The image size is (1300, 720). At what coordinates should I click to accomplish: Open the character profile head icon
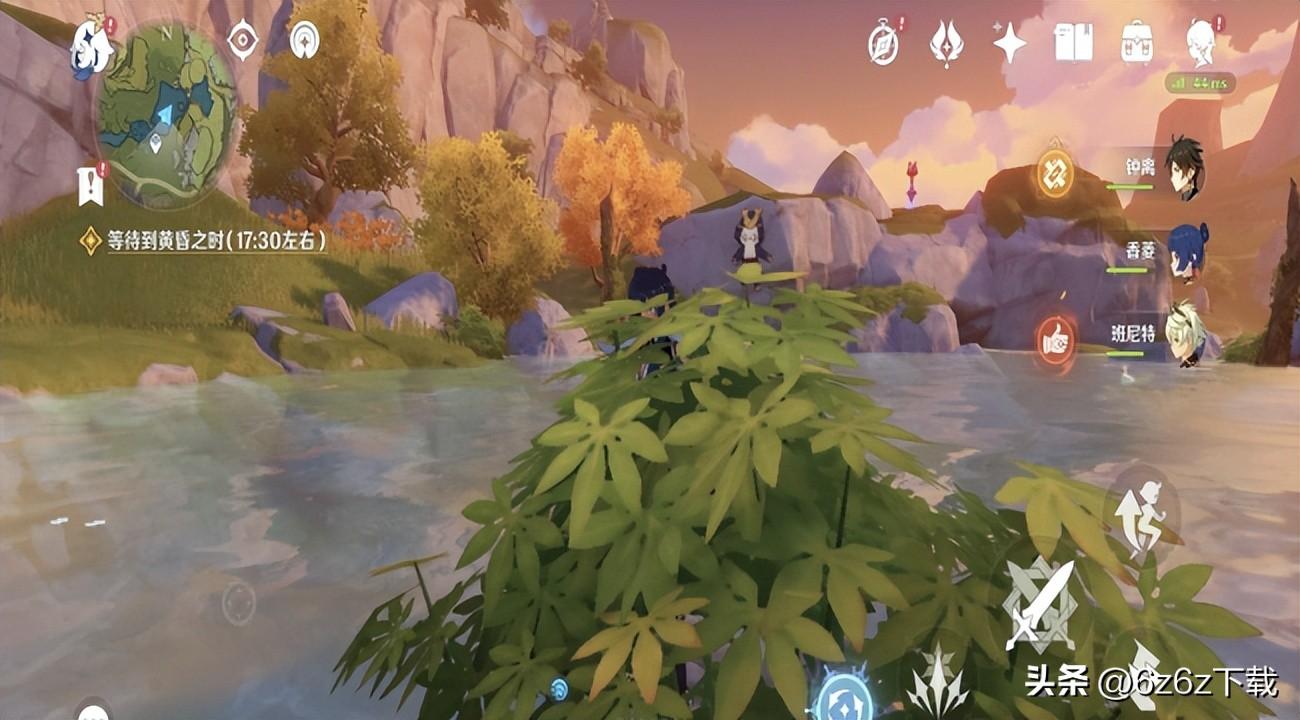(1200, 43)
